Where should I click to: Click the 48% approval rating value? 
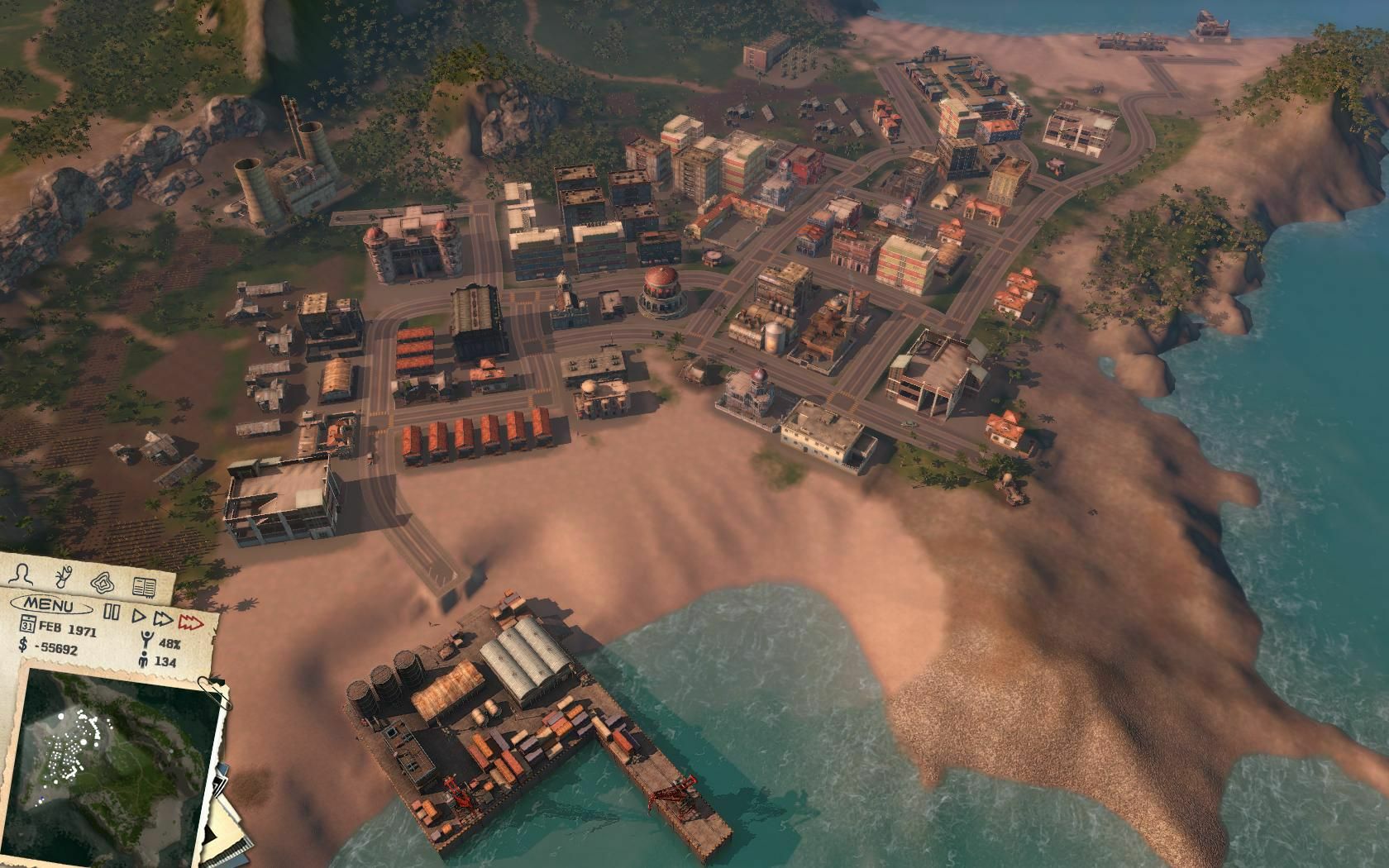pyautogui.click(x=169, y=643)
